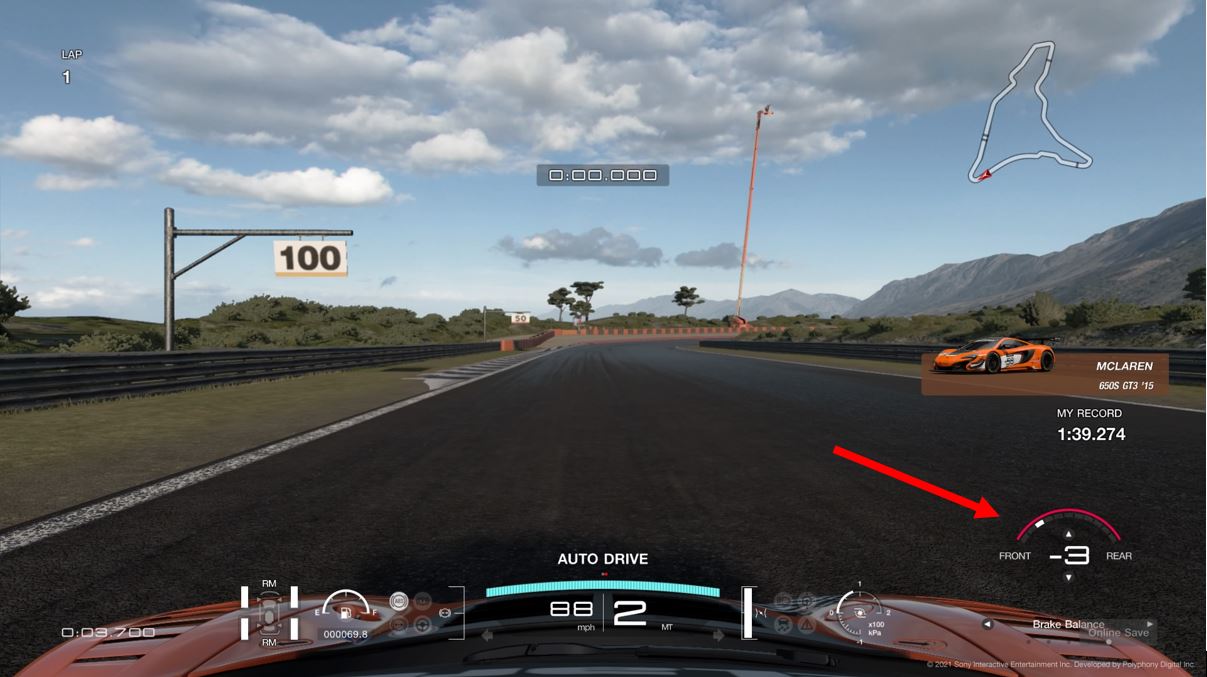Click the tire wear diagram

pos(269,611)
